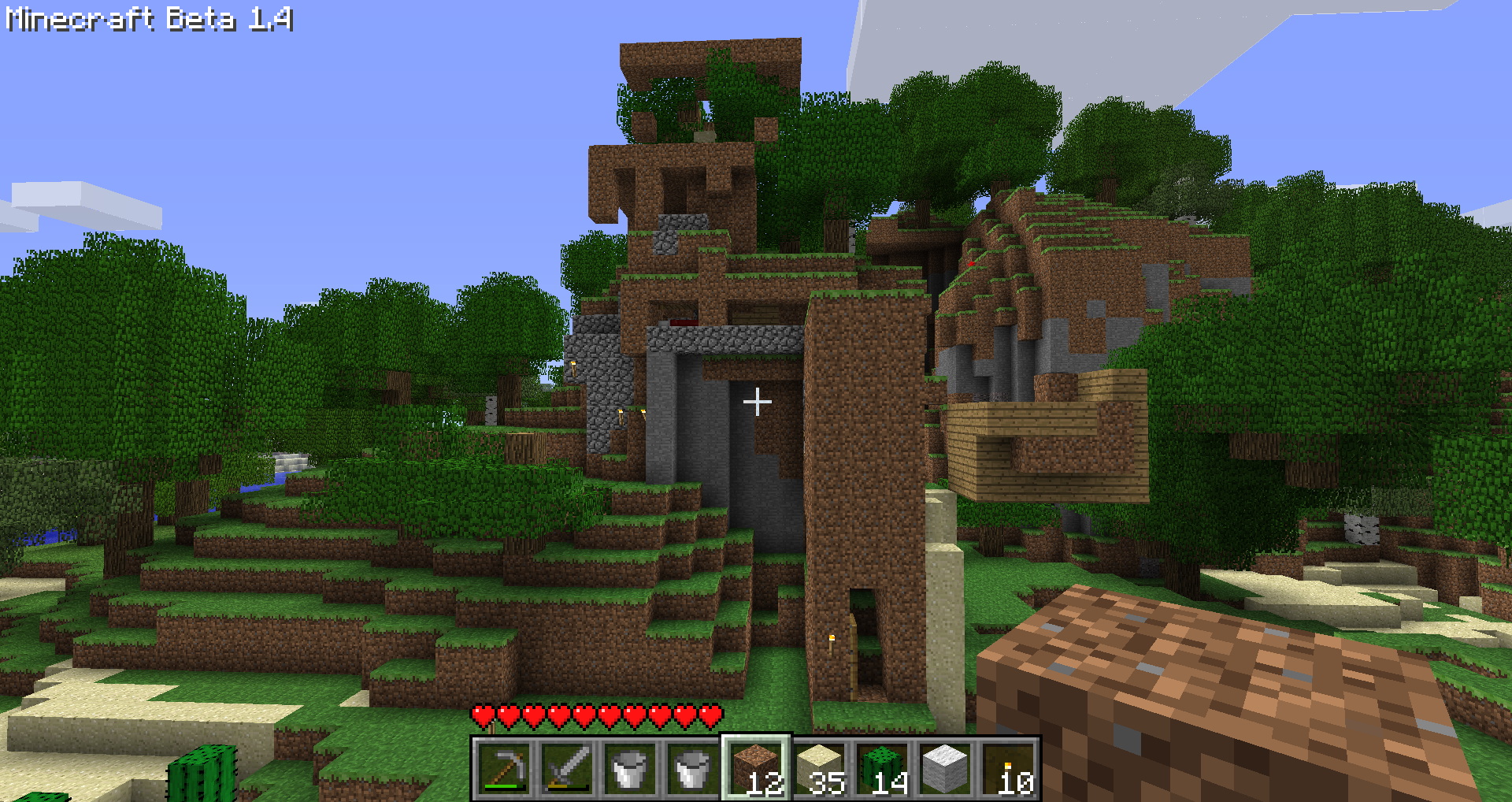
Task: Click the crosshair at screen center
Action: coord(758,401)
